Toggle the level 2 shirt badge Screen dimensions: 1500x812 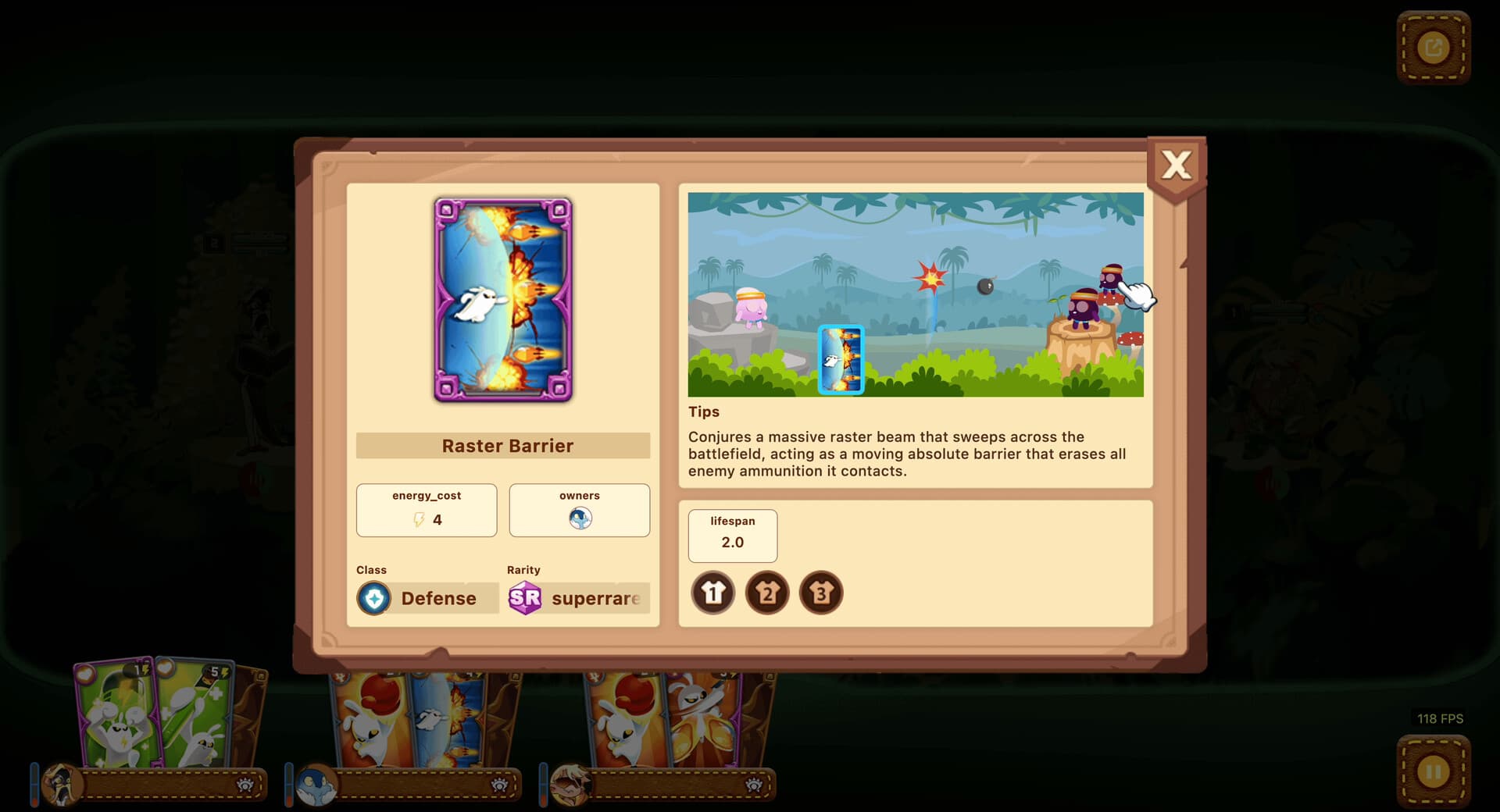click(767, 593)
